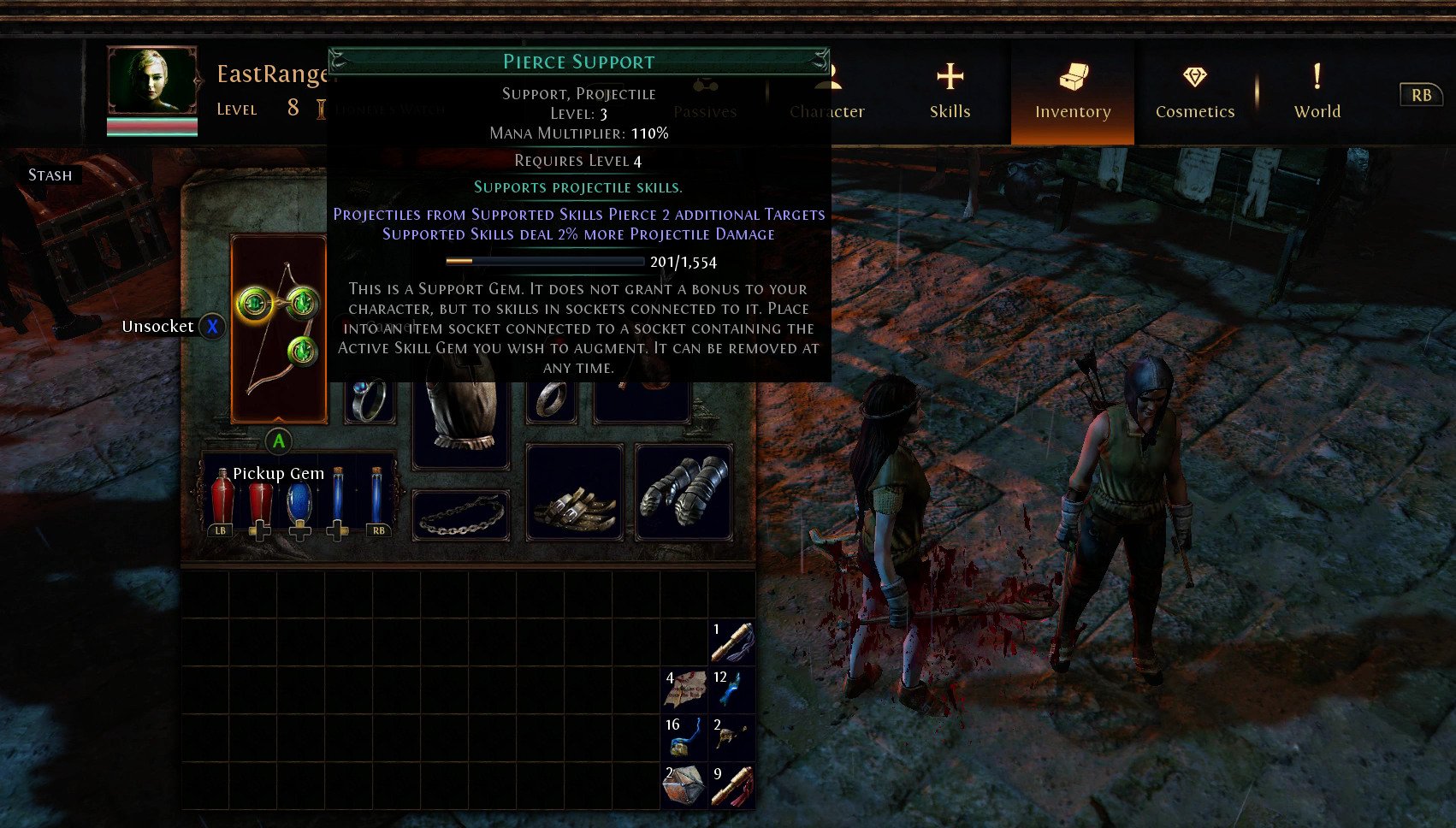The image size is (1456, 828).
Task: Click the chain belt slot
Action: (x=460, y=515)
